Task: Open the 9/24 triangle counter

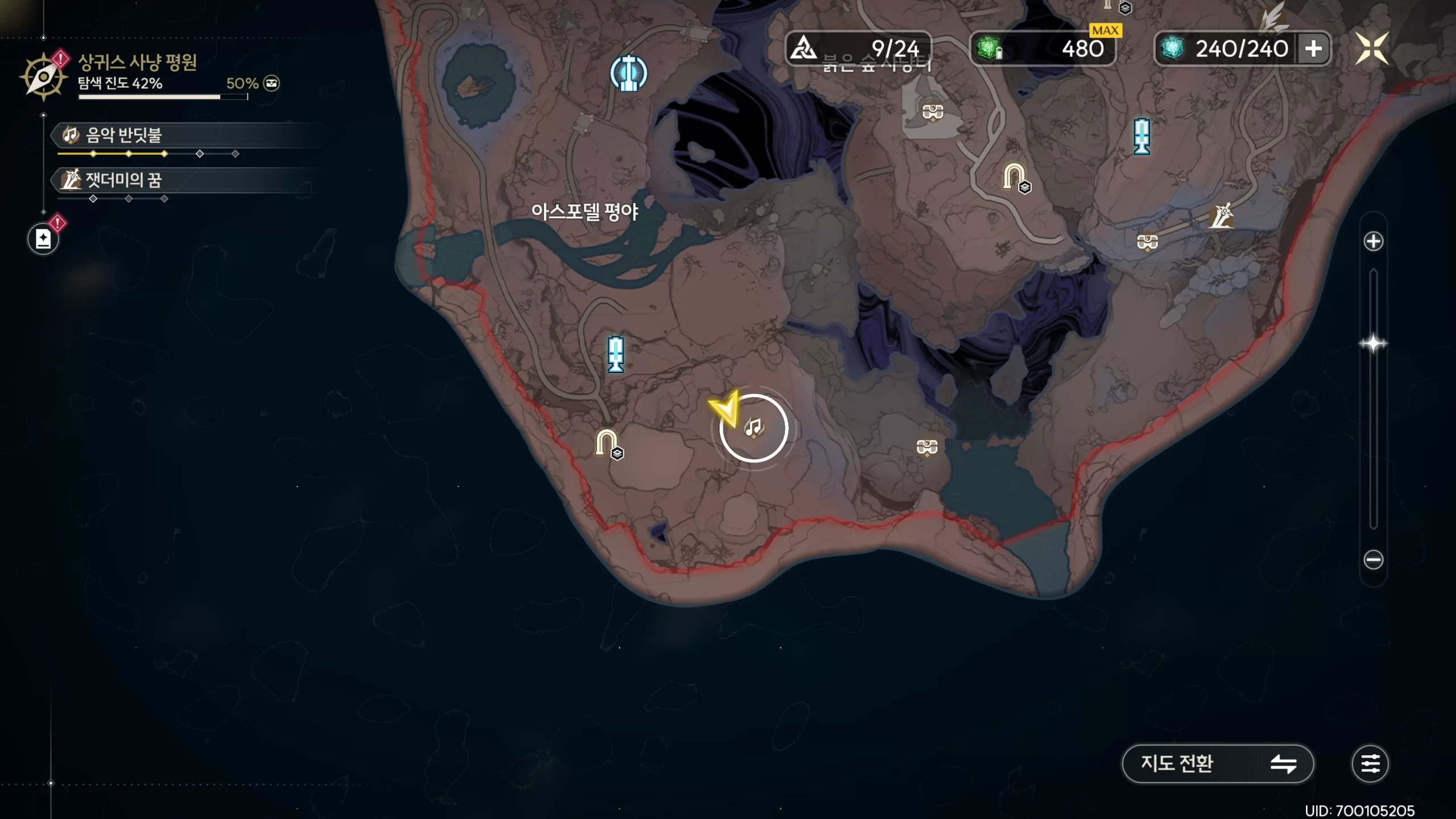Action: (858, 49)
